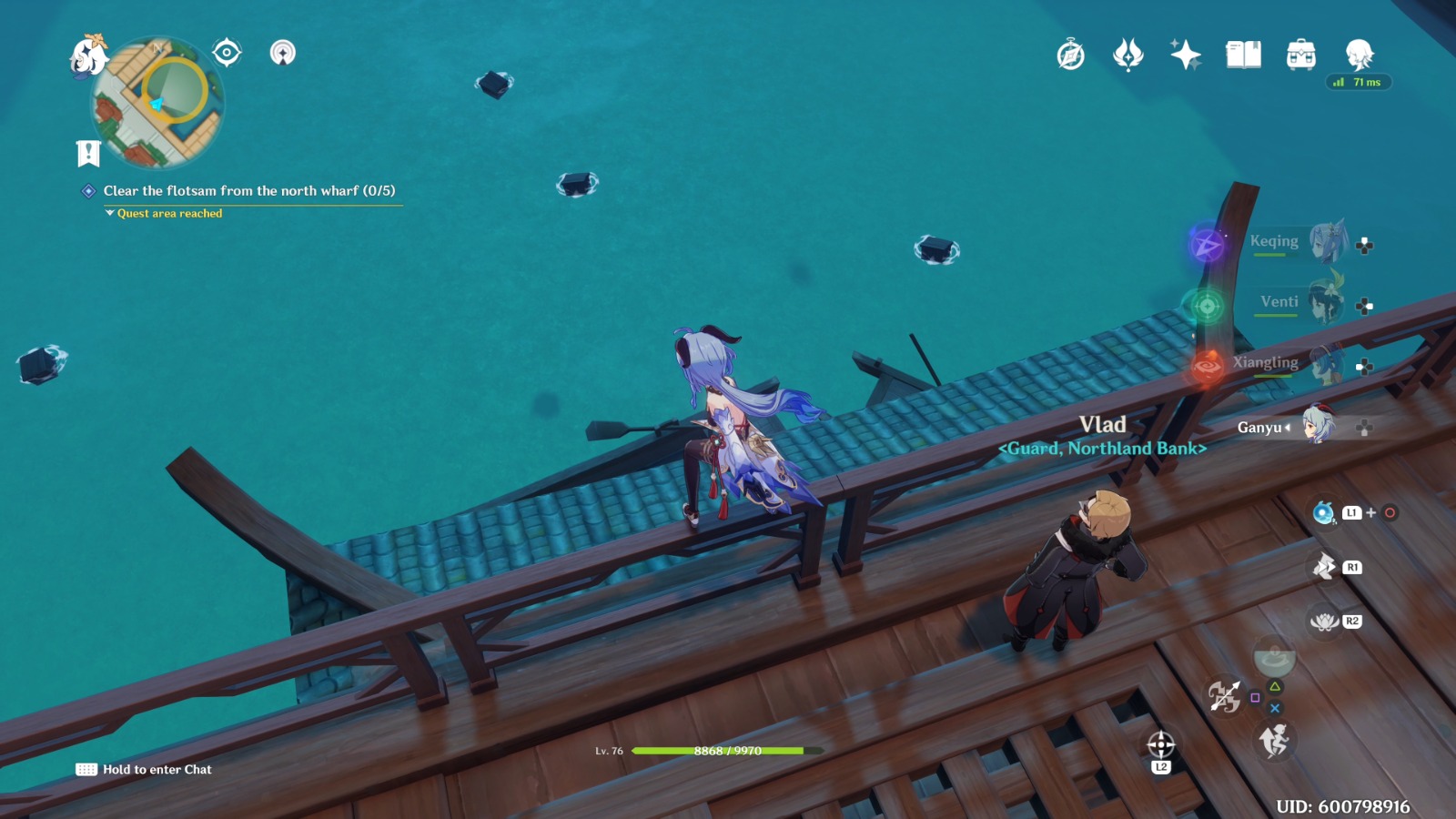The width and height of the screenshot is (1456, 819).
Task: Click the quest bookmark icon below the minimap
Action: coord(86,152)
